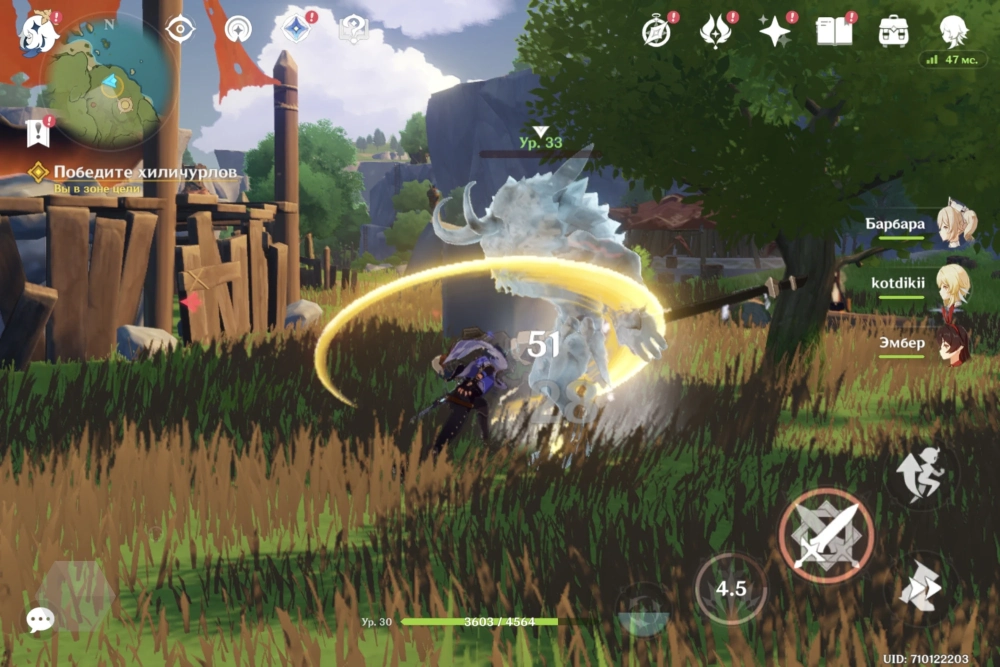1000x667 pixels.
Task: Click the quest flag exclamation icon
Action: pos(38,131)
